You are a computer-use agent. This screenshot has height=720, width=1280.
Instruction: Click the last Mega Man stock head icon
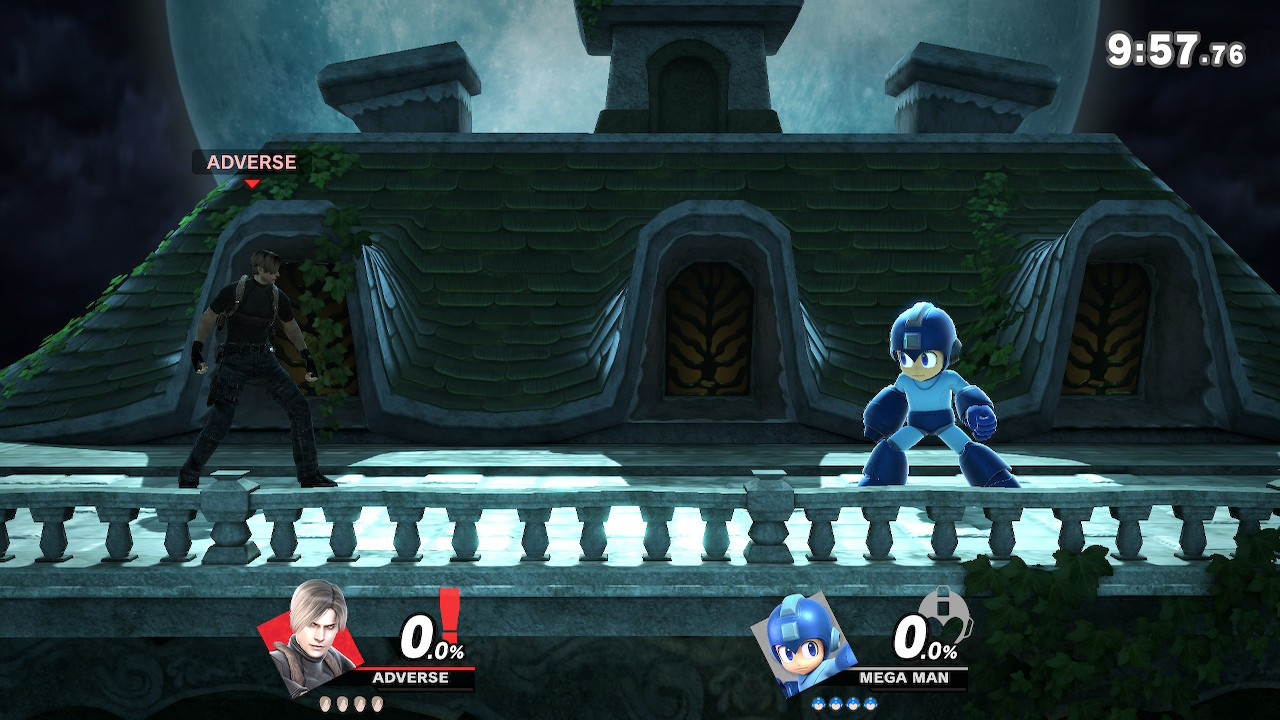coord(869,704)
